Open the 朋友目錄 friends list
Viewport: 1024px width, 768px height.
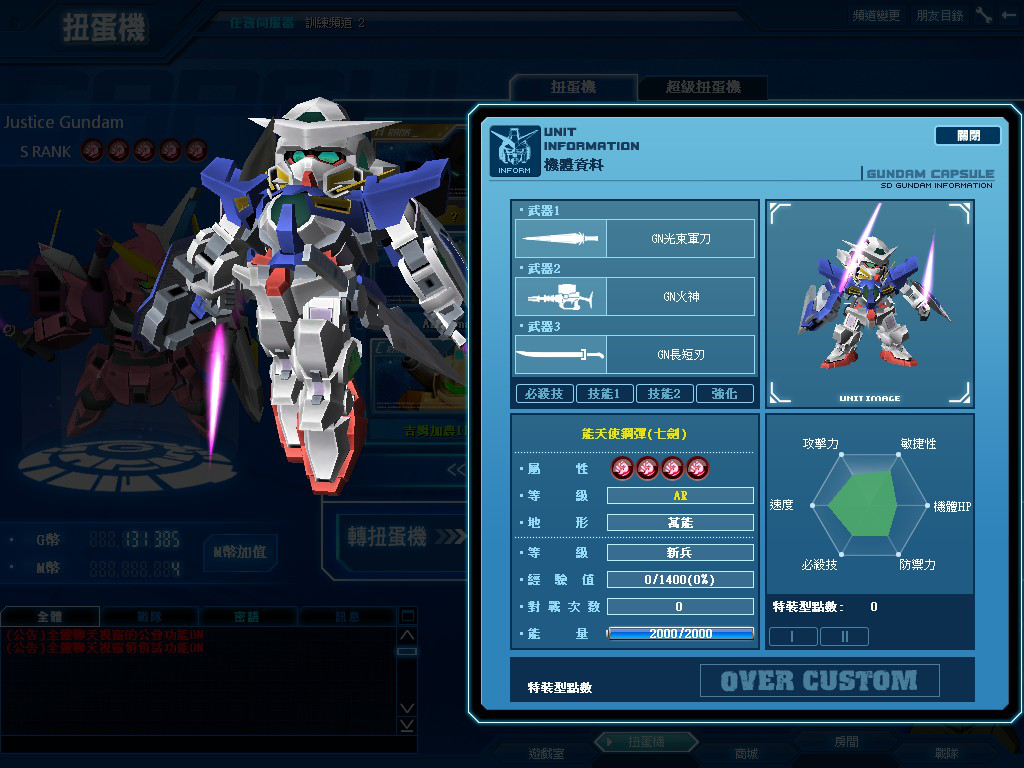pyautogui.click(x=940, y=16)
